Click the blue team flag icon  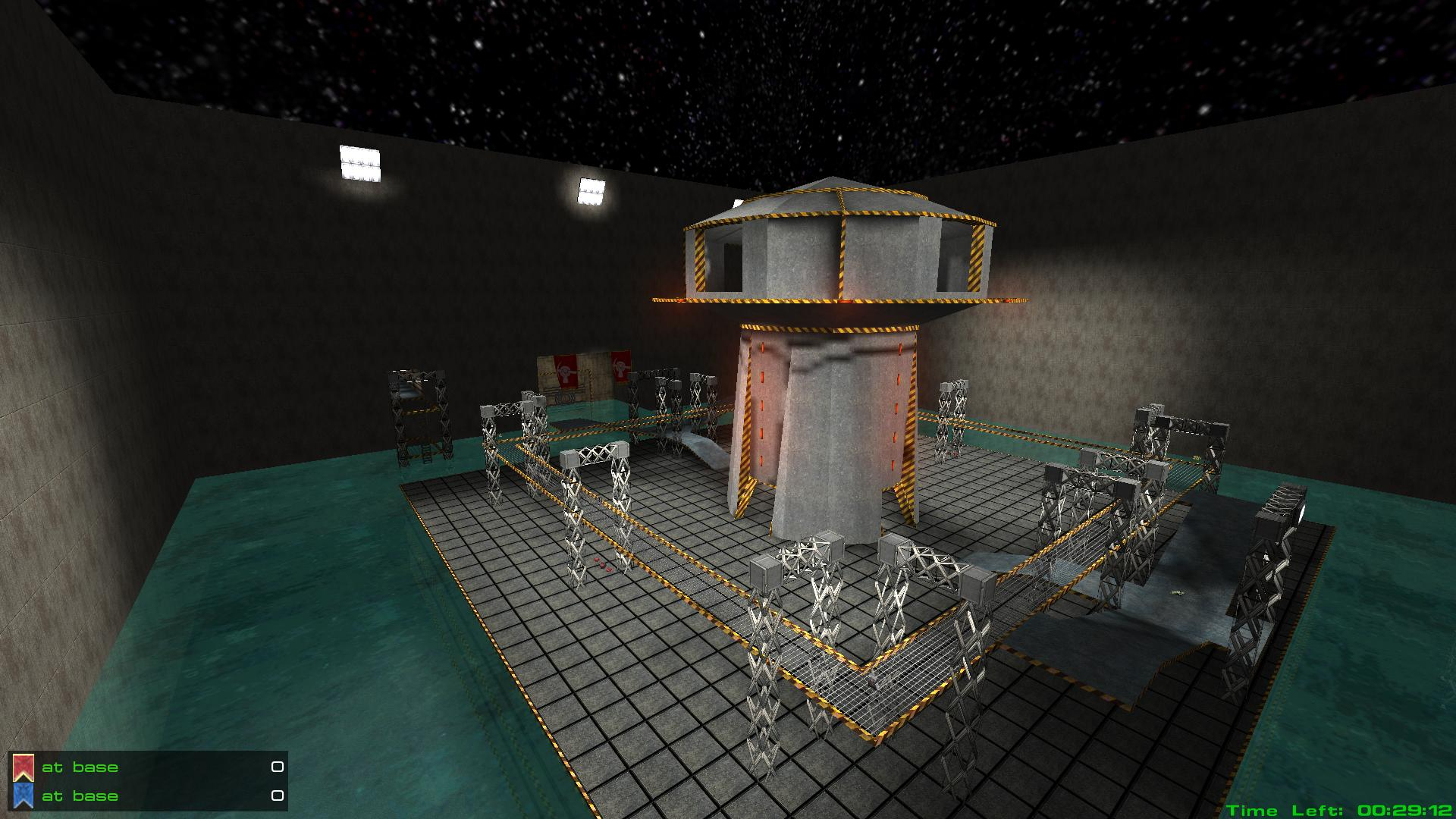[x=24, y=795]
